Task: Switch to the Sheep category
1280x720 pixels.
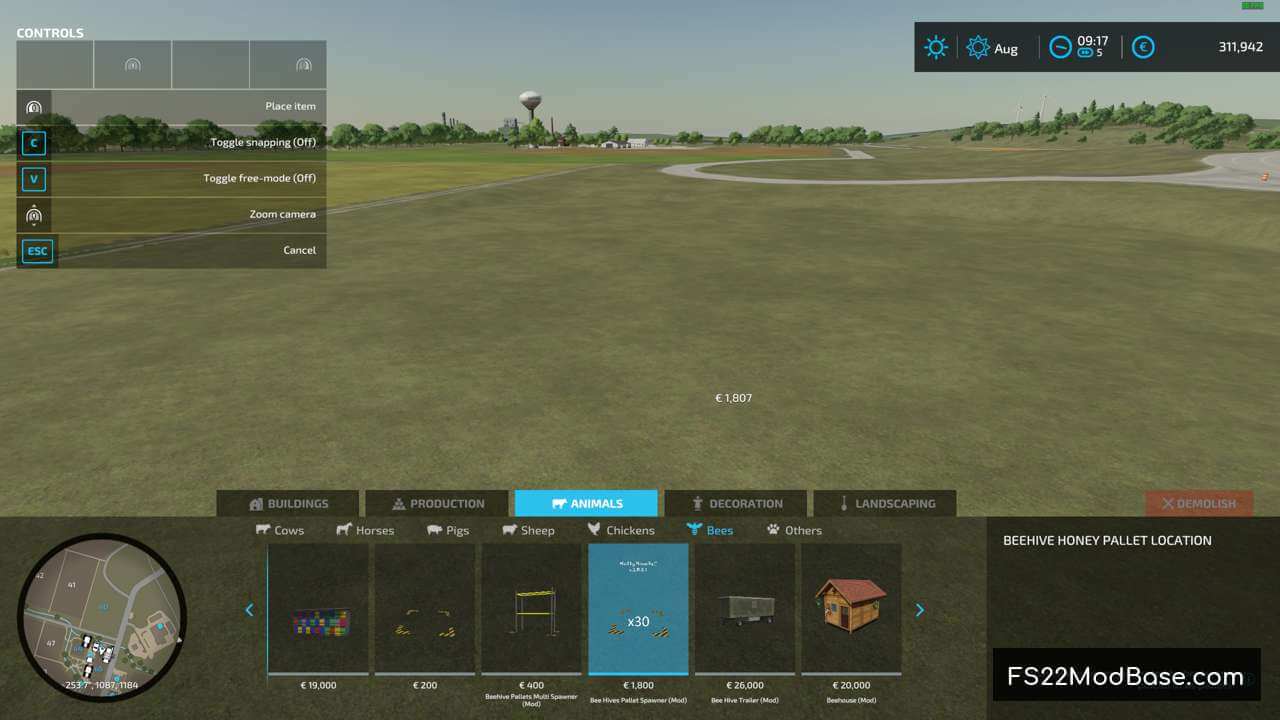Action: pyautogui.click(x=528, y=530)
